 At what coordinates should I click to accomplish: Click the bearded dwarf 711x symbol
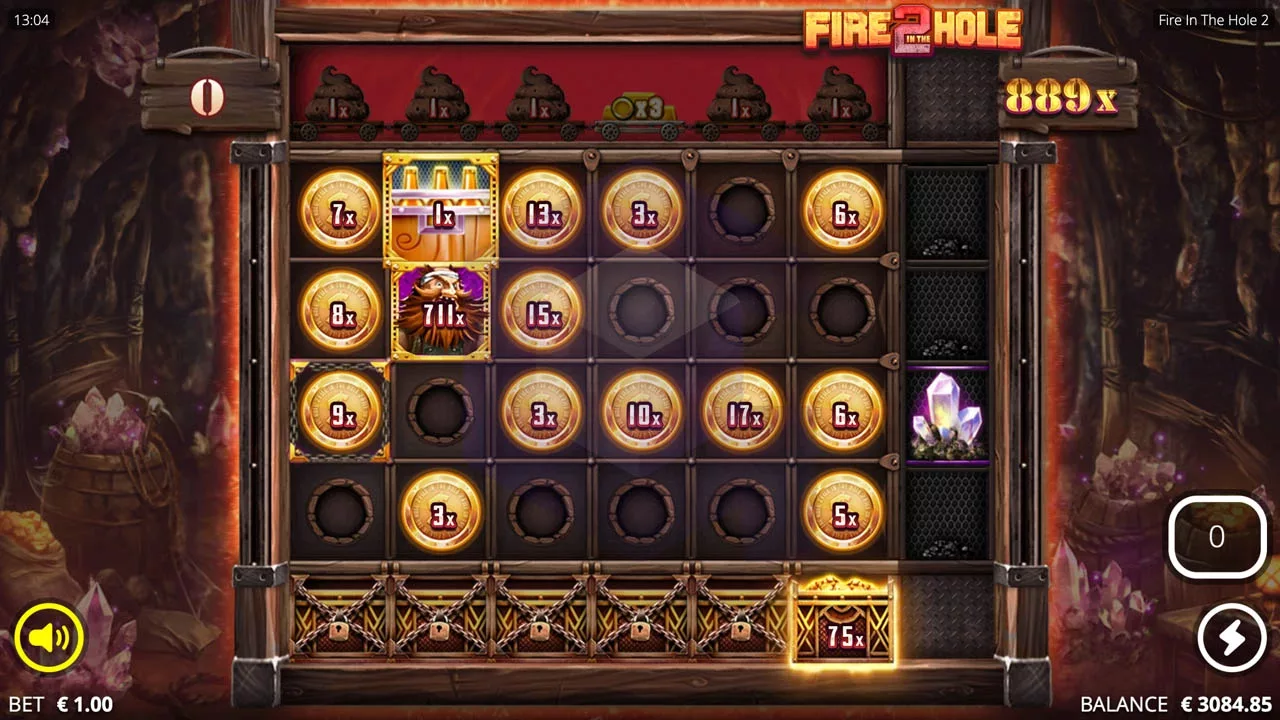440,311
